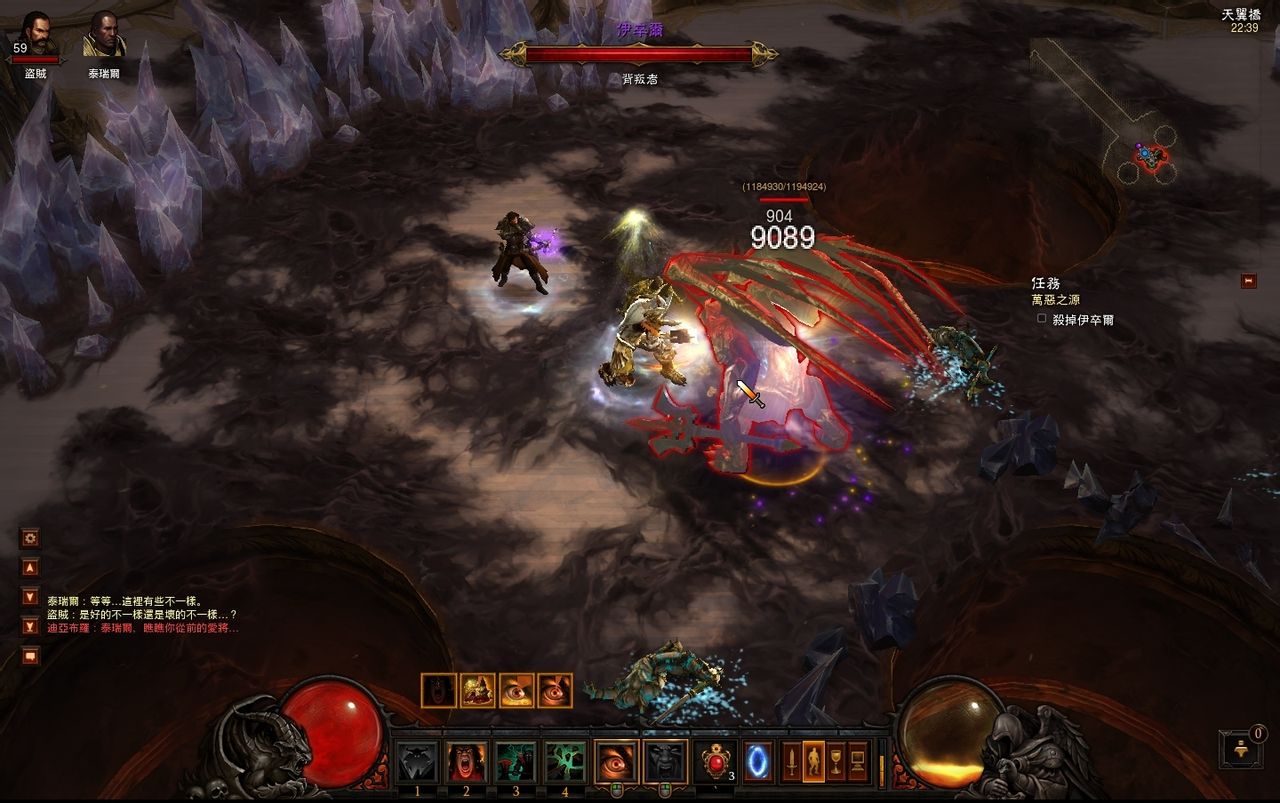The image size is (1280, 803).
Task: Click the chat log up-arrow button
Action: [x=31, y=567]
